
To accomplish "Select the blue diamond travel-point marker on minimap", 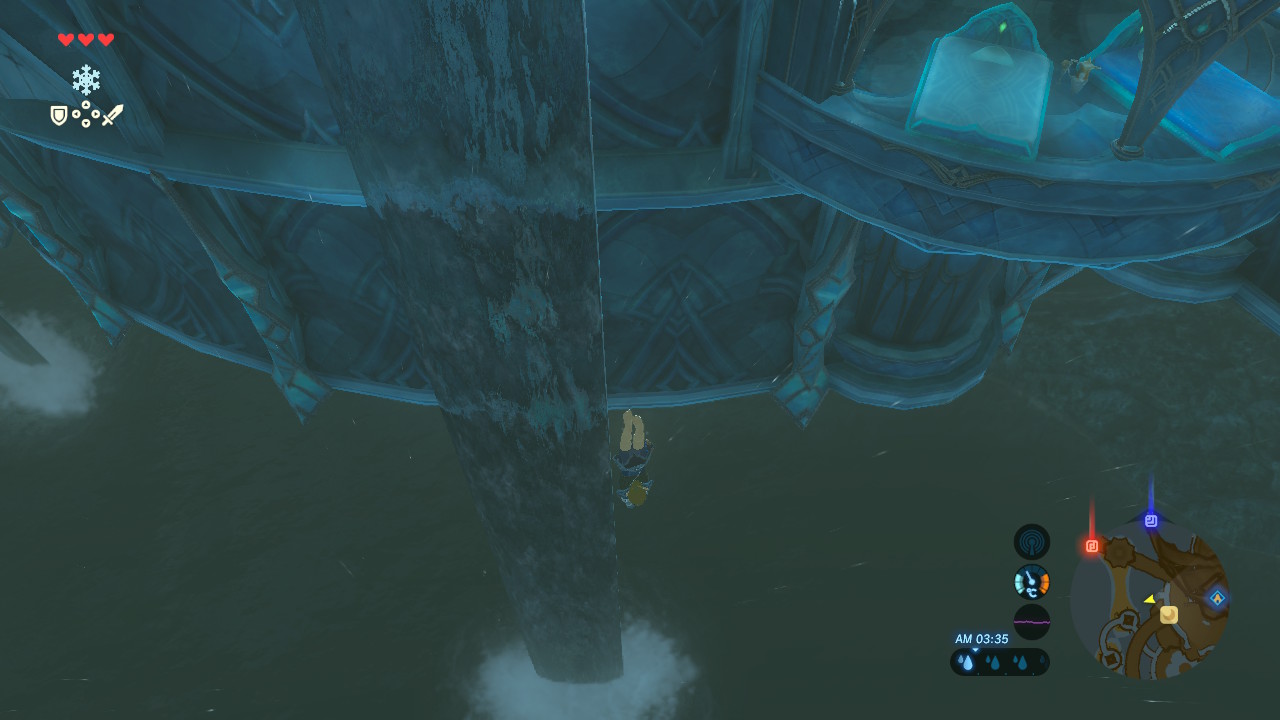I will point(1217,598).
